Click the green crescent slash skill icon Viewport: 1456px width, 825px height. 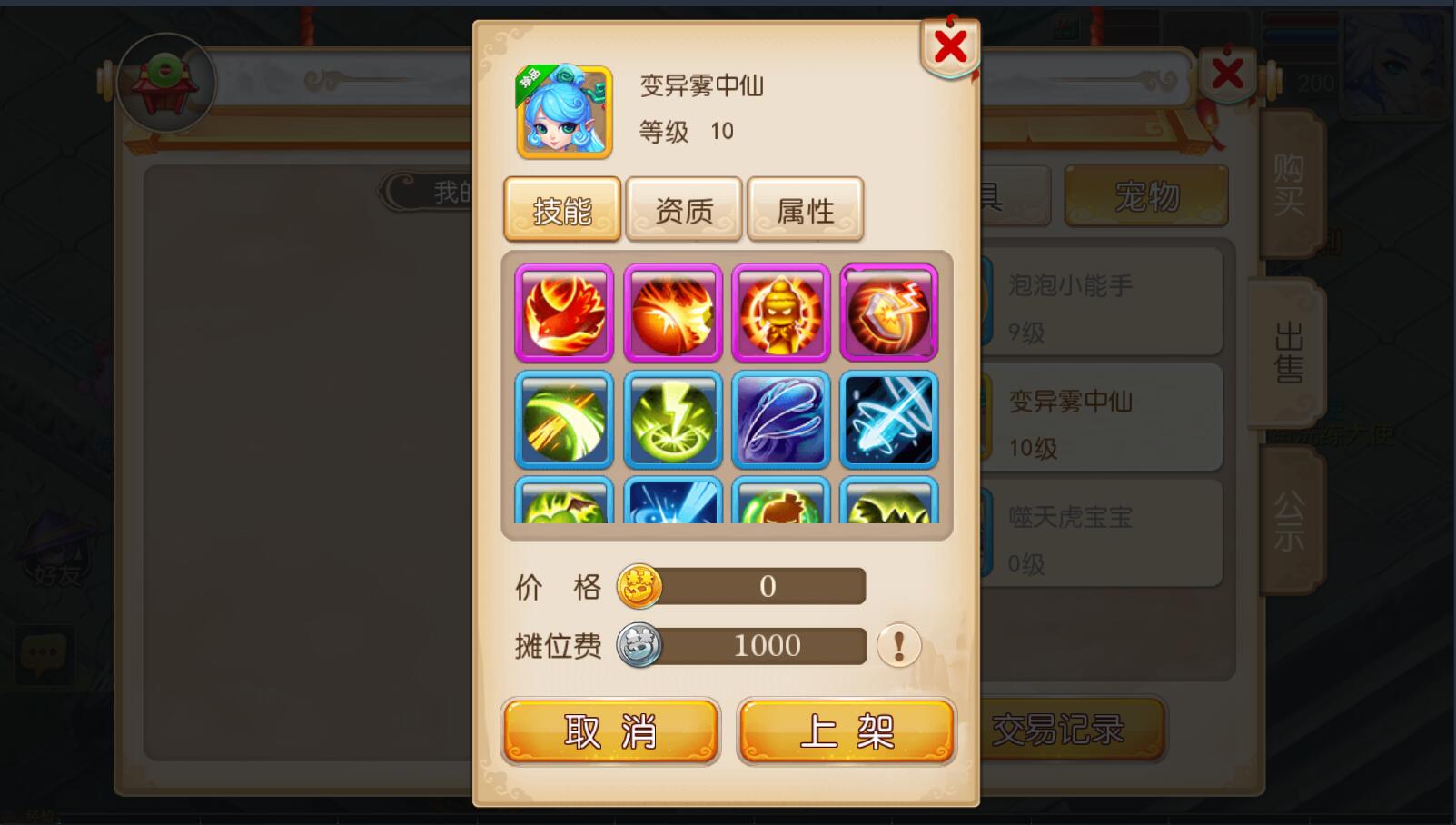pyautogui.click(x=562, y=419)
